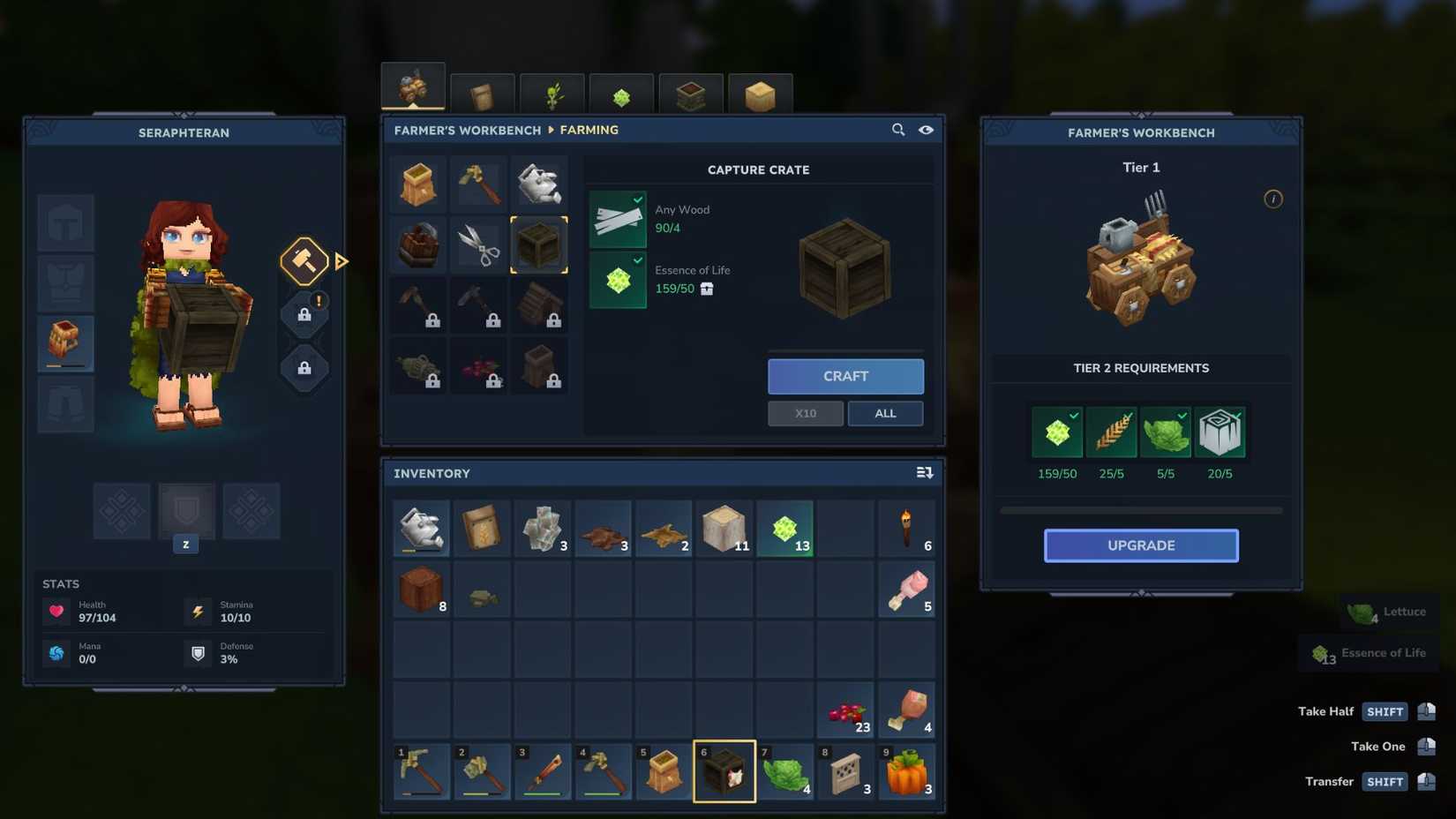Click the tier upgrade progress bar
Screen dimensions: 1456x819
coord(1141,510)
